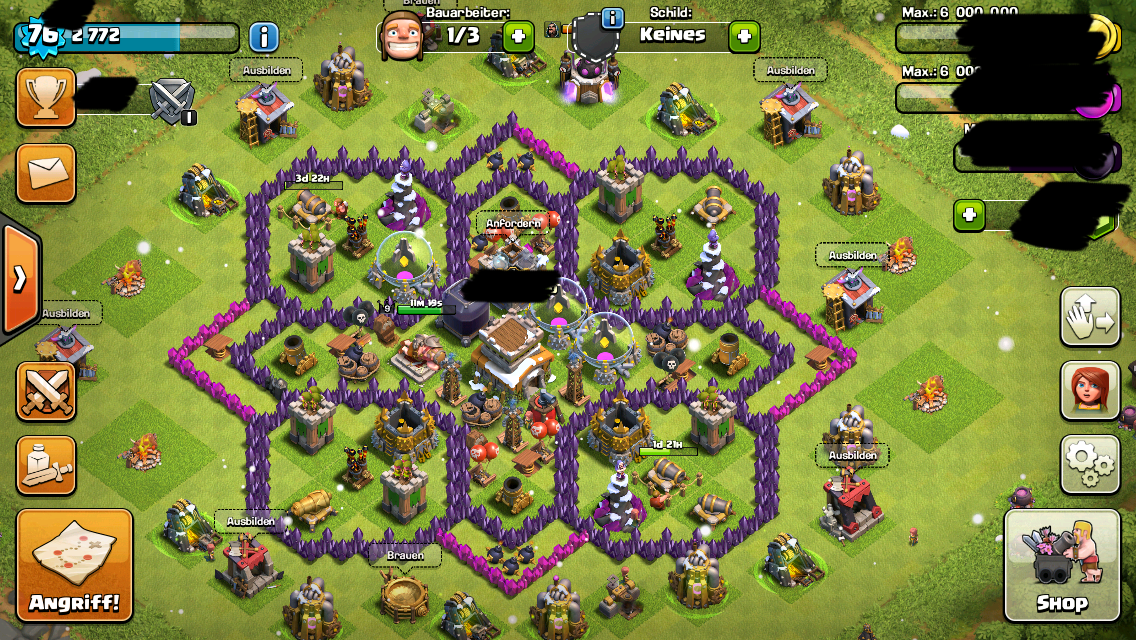Open the settings gear menu
Image resolution: width=1136 pixels, height=640 pixels.
pyautogui.click(x=1089, y=463)
